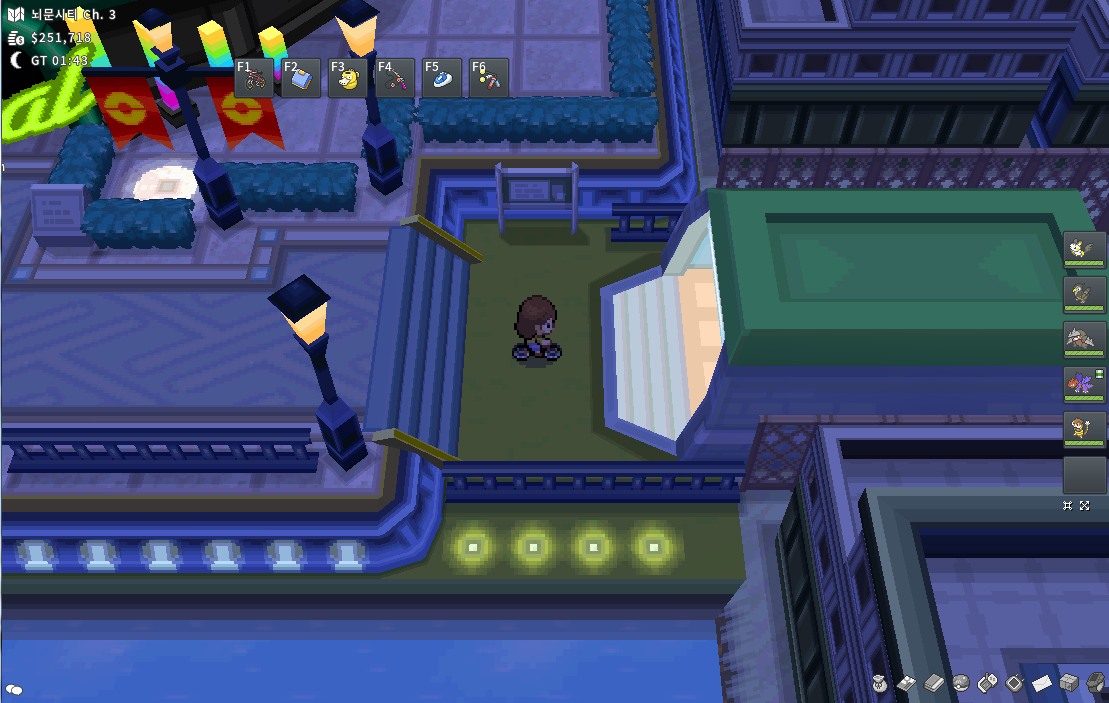1109x703 pixels.
Task: Select the Emolga party slot
Action: click(1084, 249)
